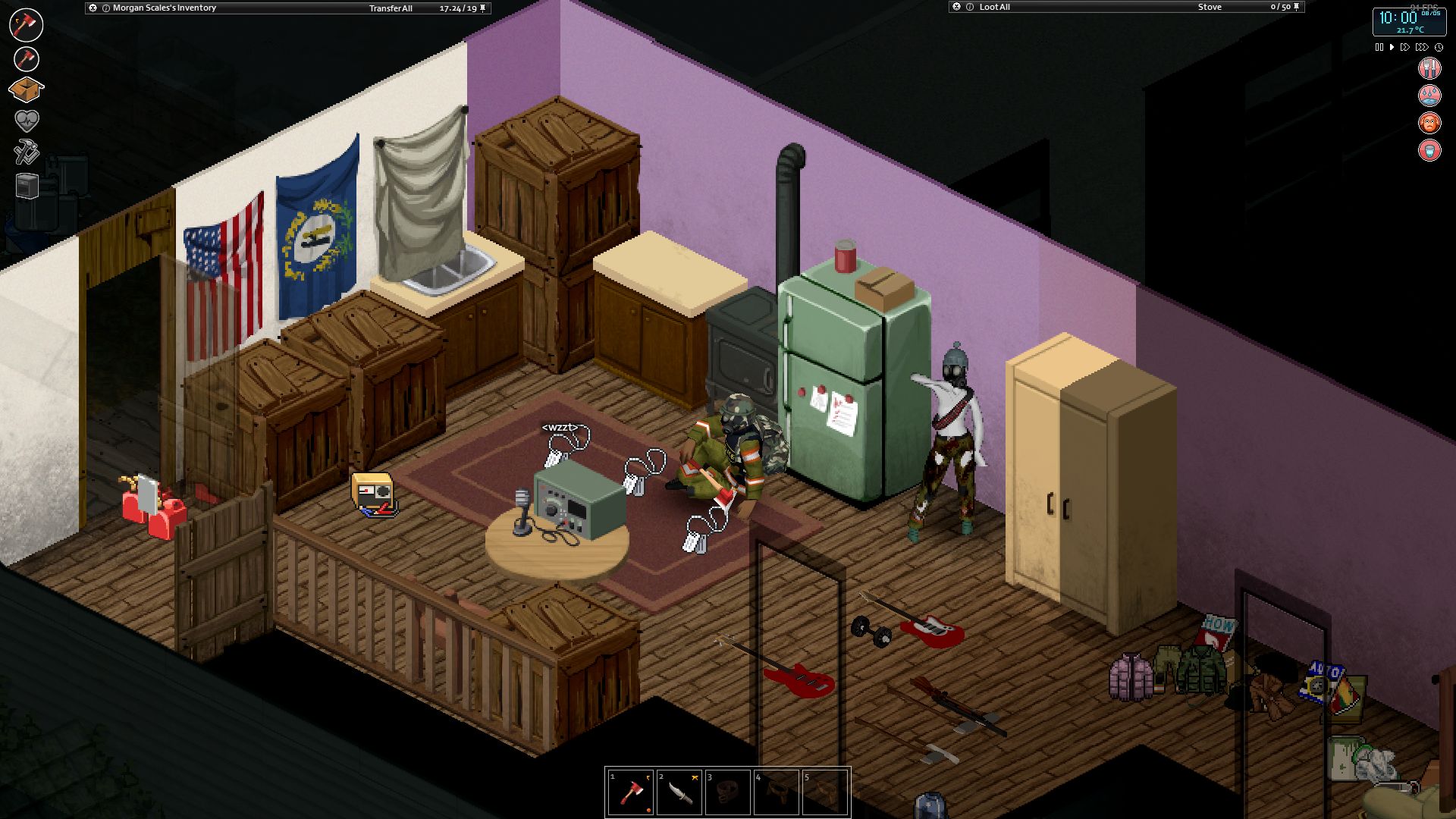Image resolution: width=1456 pixels, height=819 pixels.
Task: Close the Stove loot panel
Action: (957, 7)
